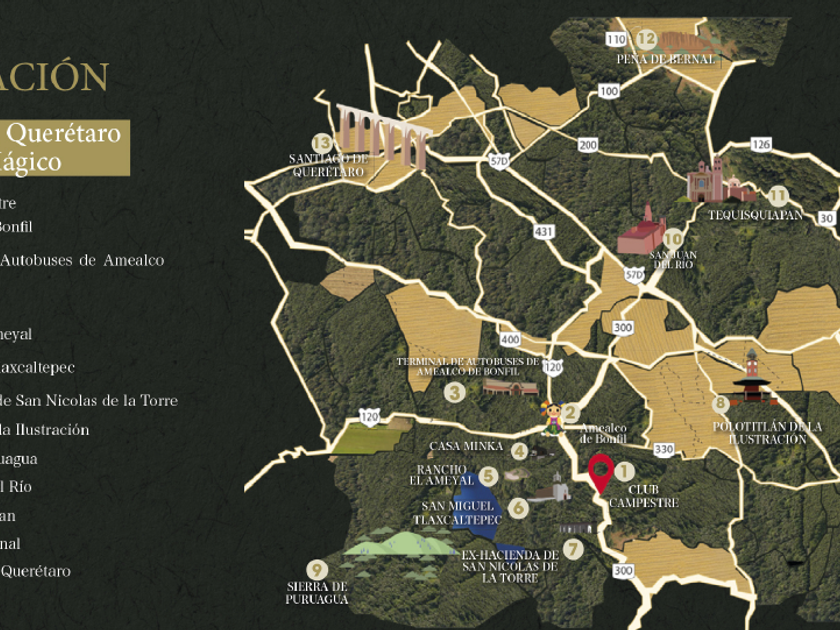This screenshot has width=840, height=630.
Task: Open marker 5 for Rancho El Ameyal
Action: [488, 476]
